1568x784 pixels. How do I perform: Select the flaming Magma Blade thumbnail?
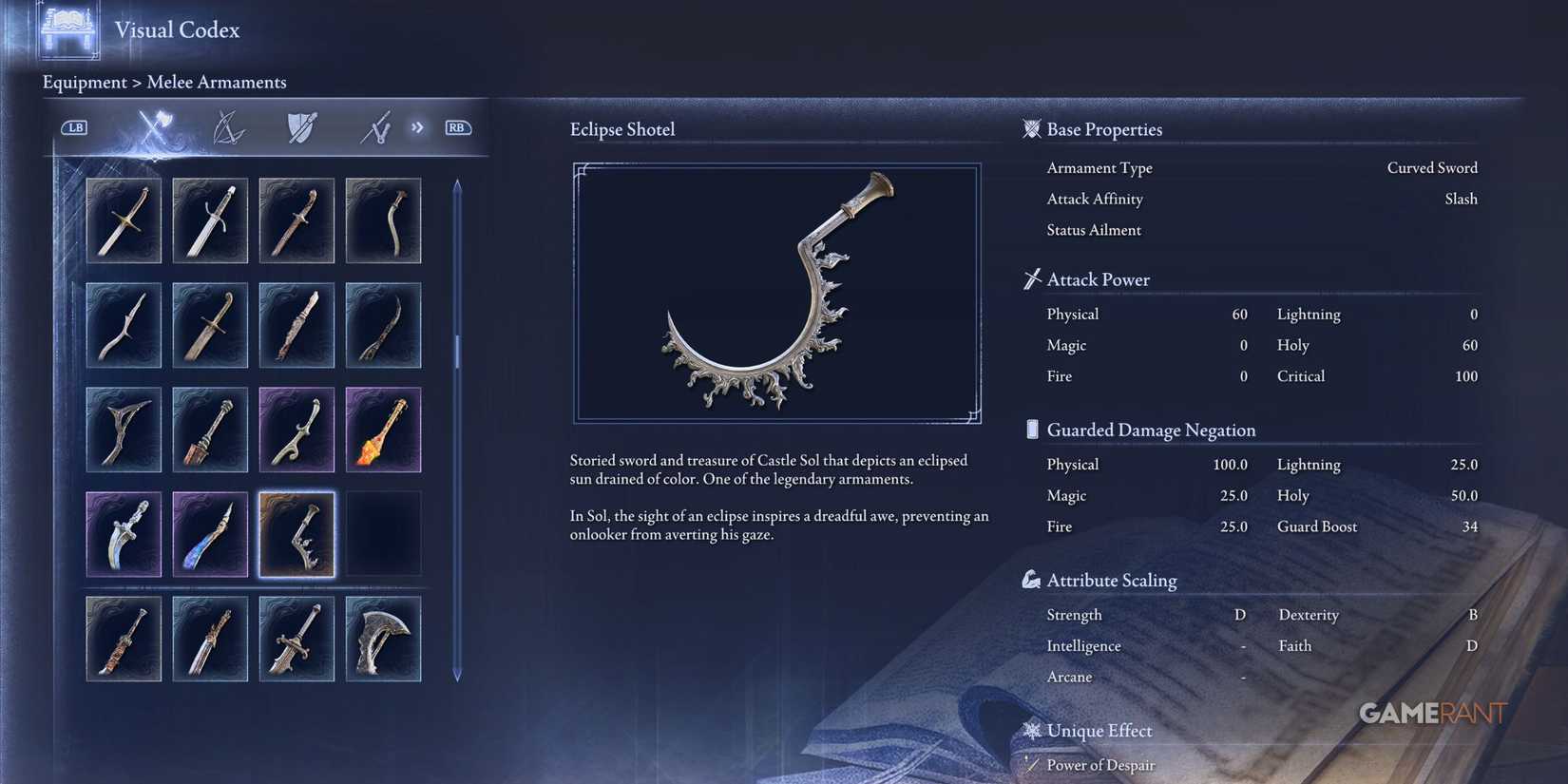(x=383, y=430)
